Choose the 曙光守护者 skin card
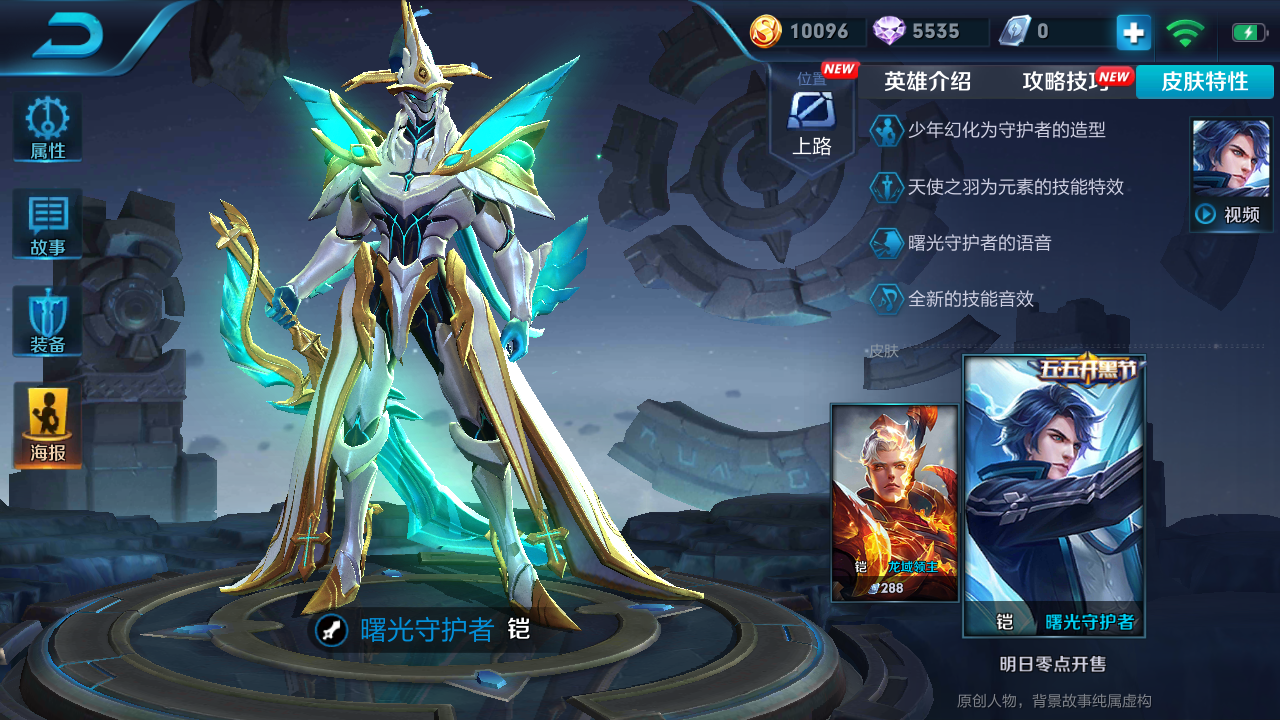 click(x=1054, y=496)
